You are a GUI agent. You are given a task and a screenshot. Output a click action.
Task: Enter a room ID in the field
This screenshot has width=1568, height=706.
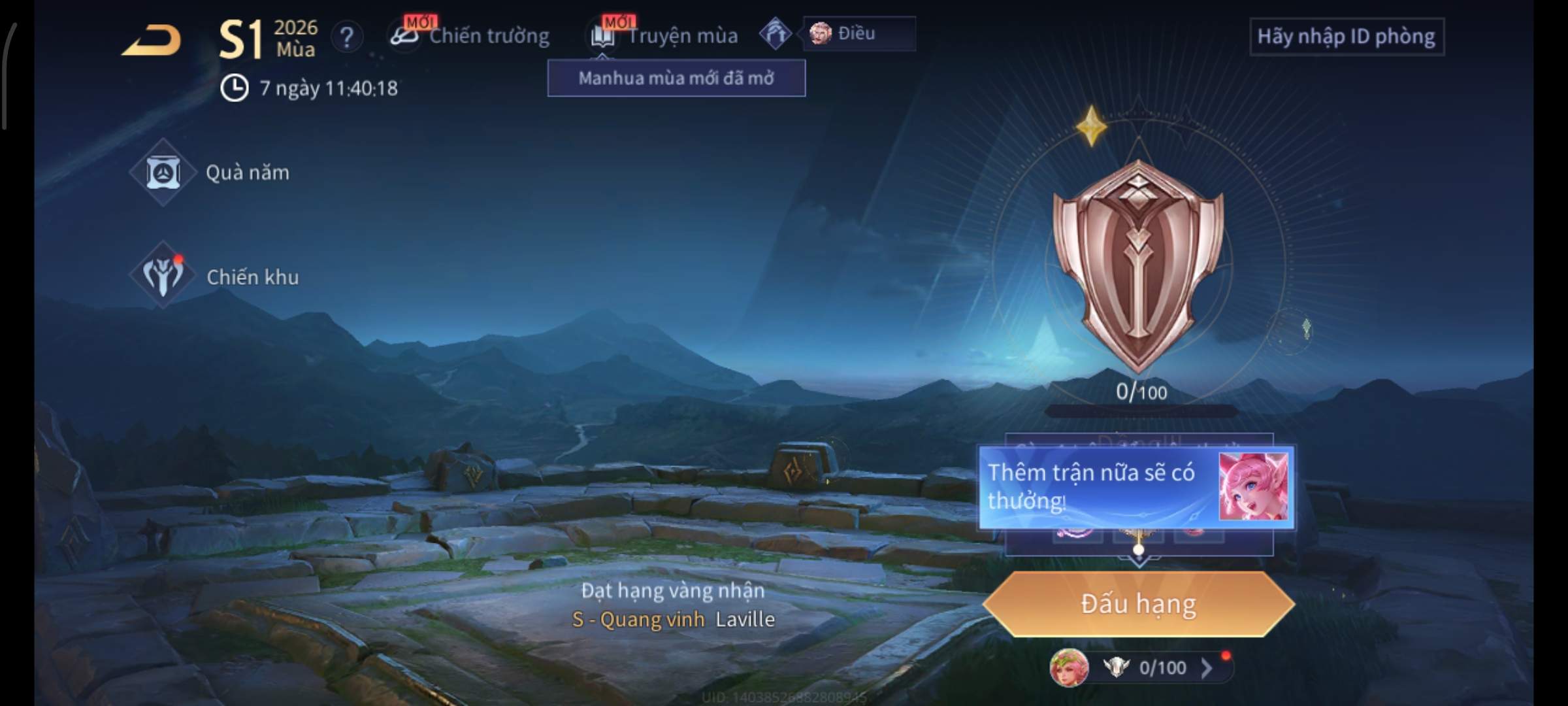click(x=1346, y=37)
